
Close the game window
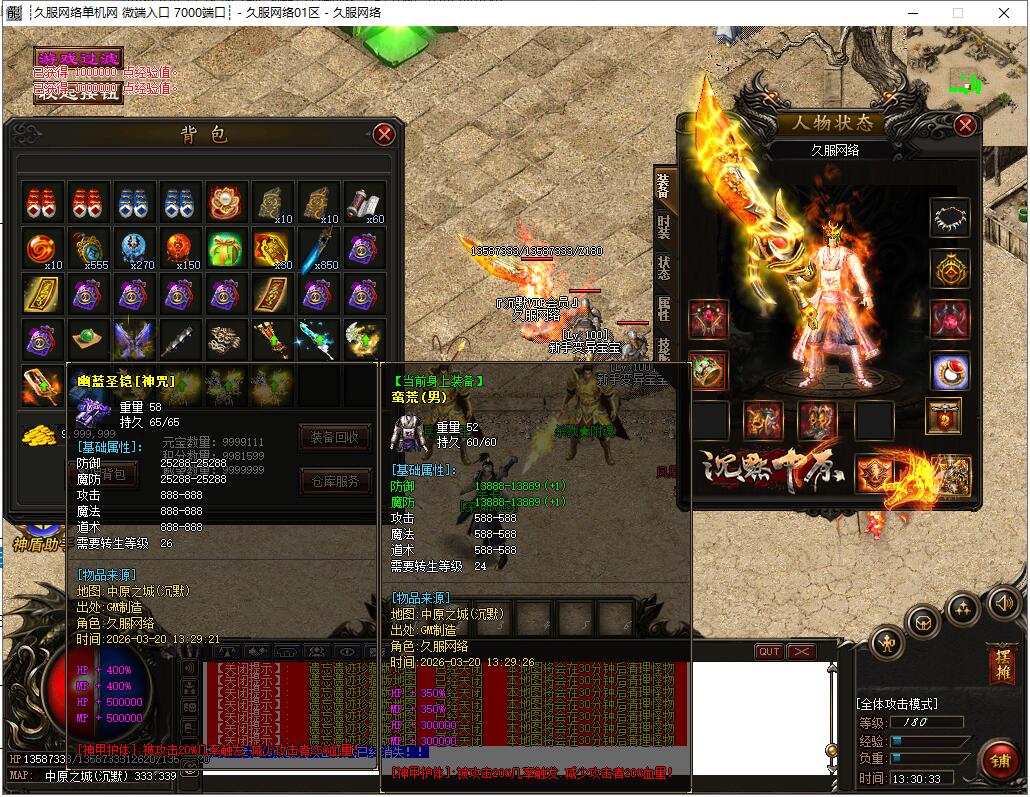click(1003, 13)
